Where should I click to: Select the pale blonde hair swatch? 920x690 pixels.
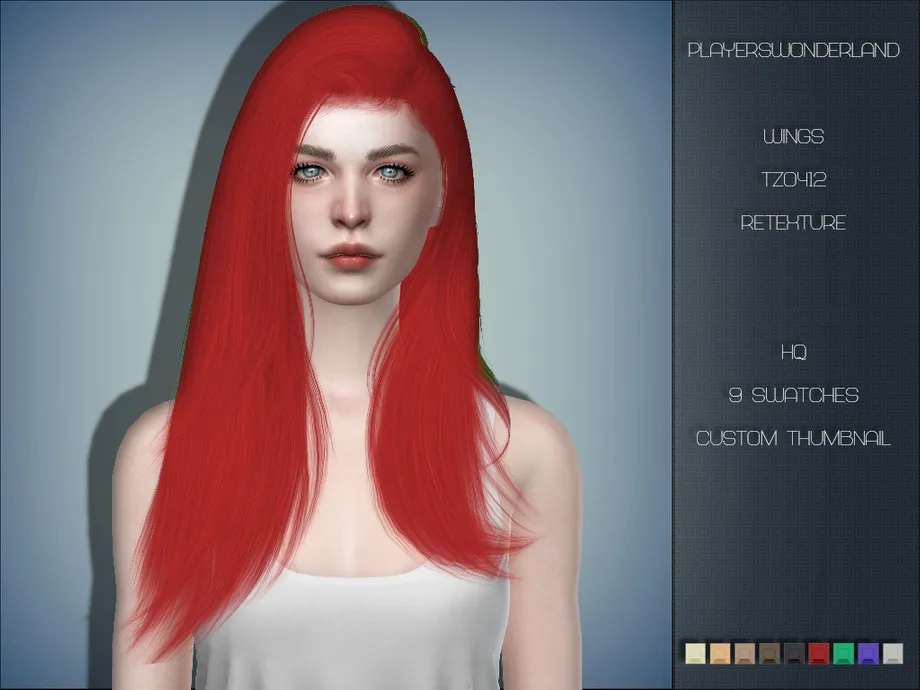696,654
